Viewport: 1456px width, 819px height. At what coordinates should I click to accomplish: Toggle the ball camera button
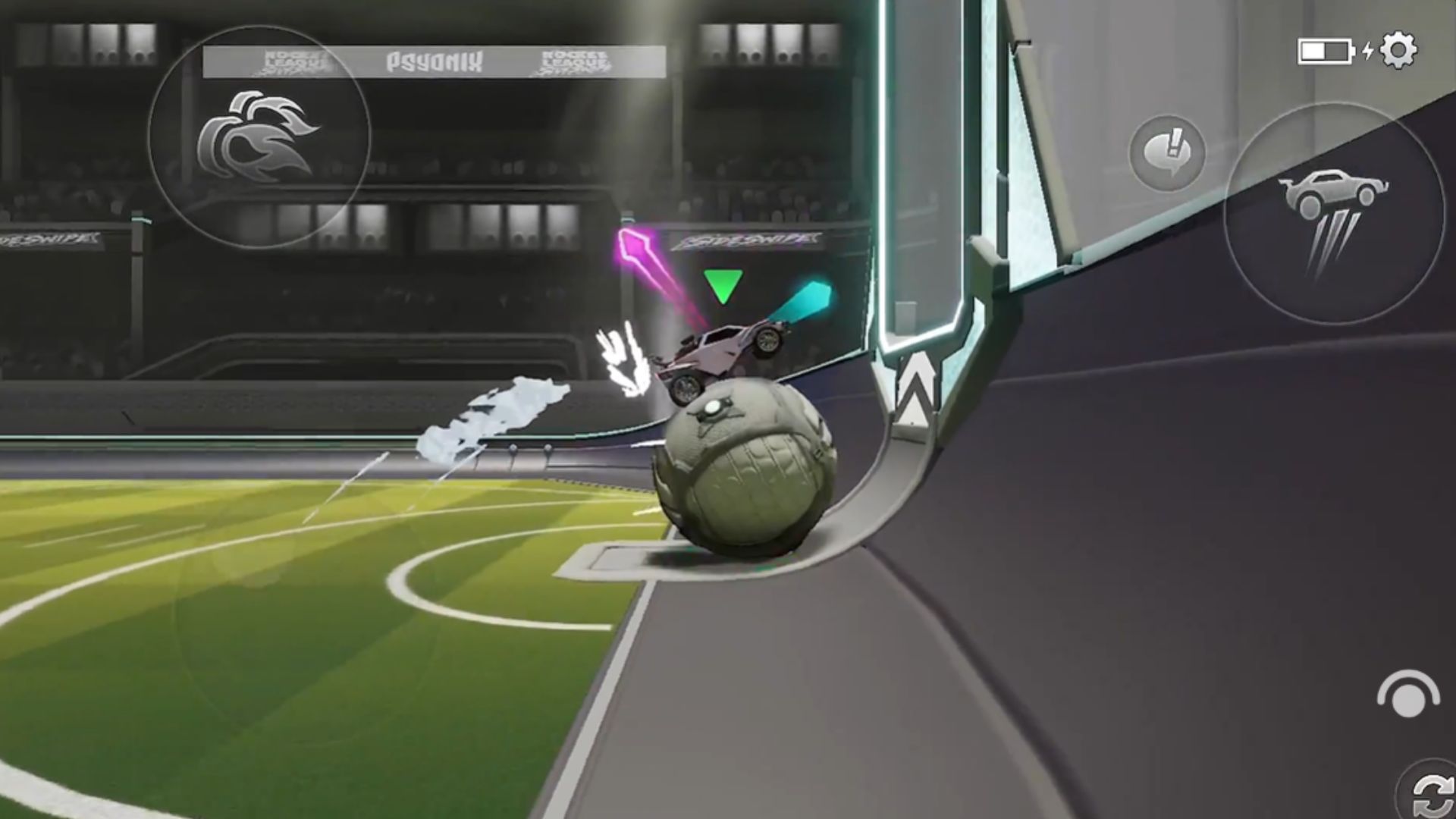click(1407, 694)
